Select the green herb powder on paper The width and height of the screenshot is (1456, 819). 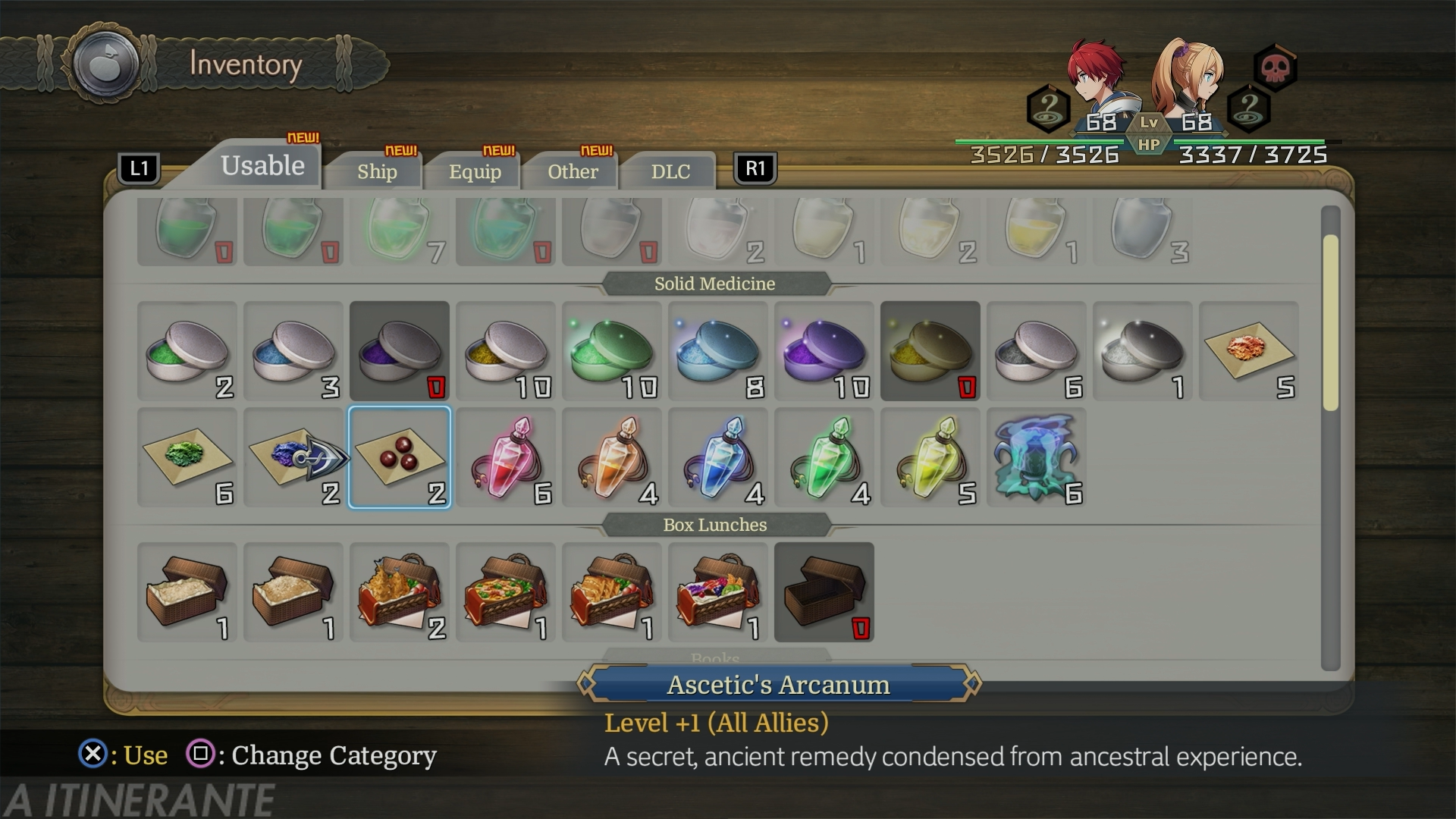pos(187,457)
